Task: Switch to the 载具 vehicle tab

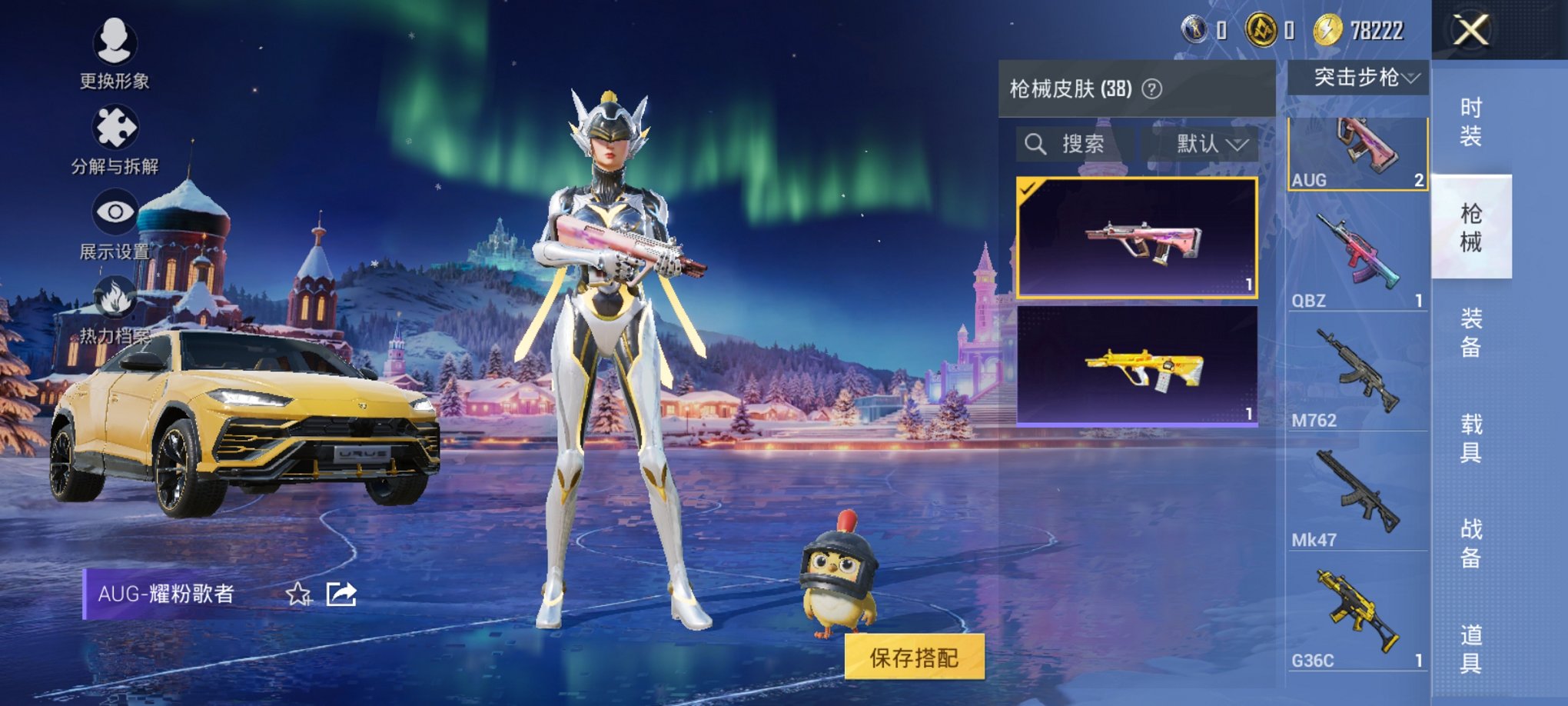Action: (1470, 438)
